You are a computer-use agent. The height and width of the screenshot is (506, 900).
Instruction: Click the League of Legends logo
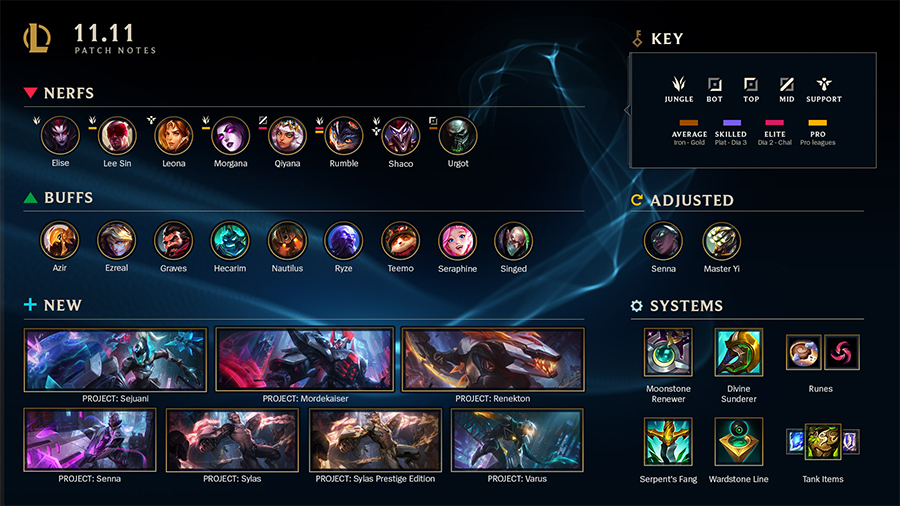39,39
